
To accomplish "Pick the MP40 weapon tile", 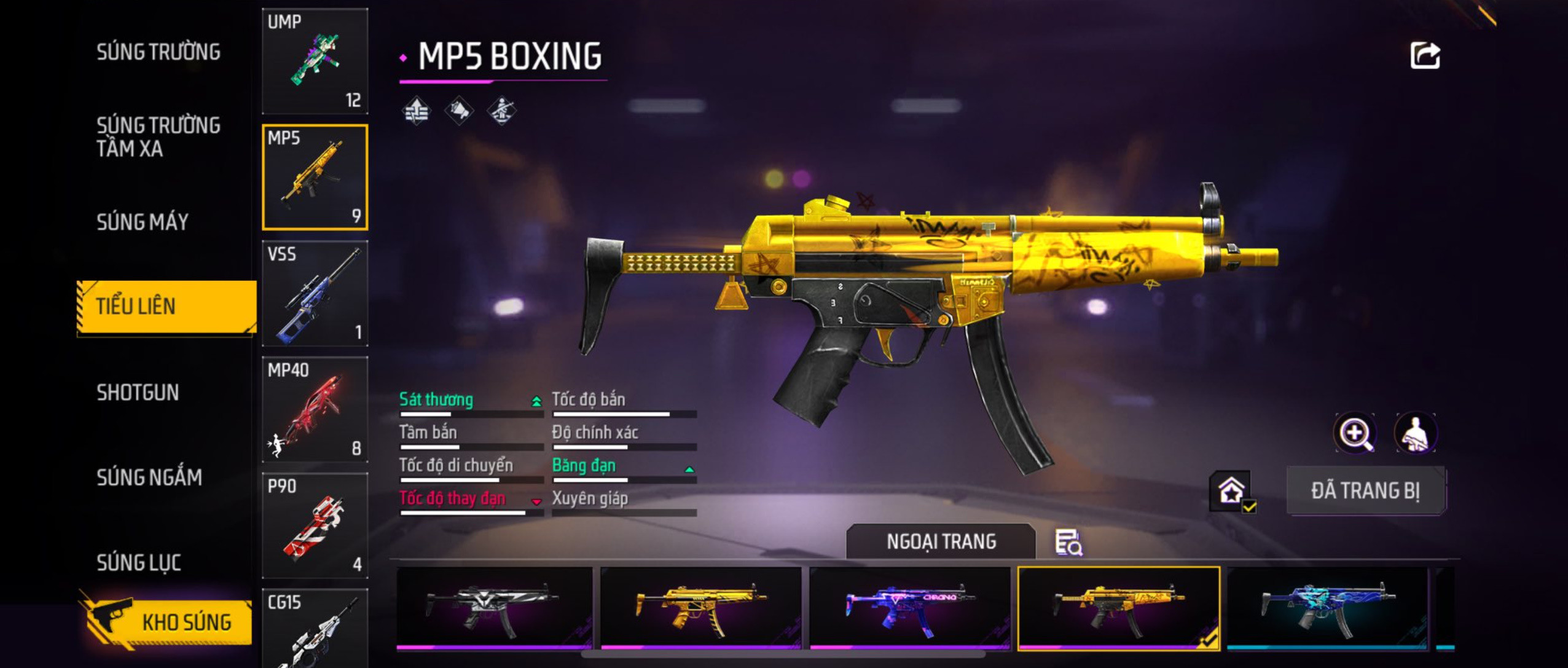I will pos(315,409).
